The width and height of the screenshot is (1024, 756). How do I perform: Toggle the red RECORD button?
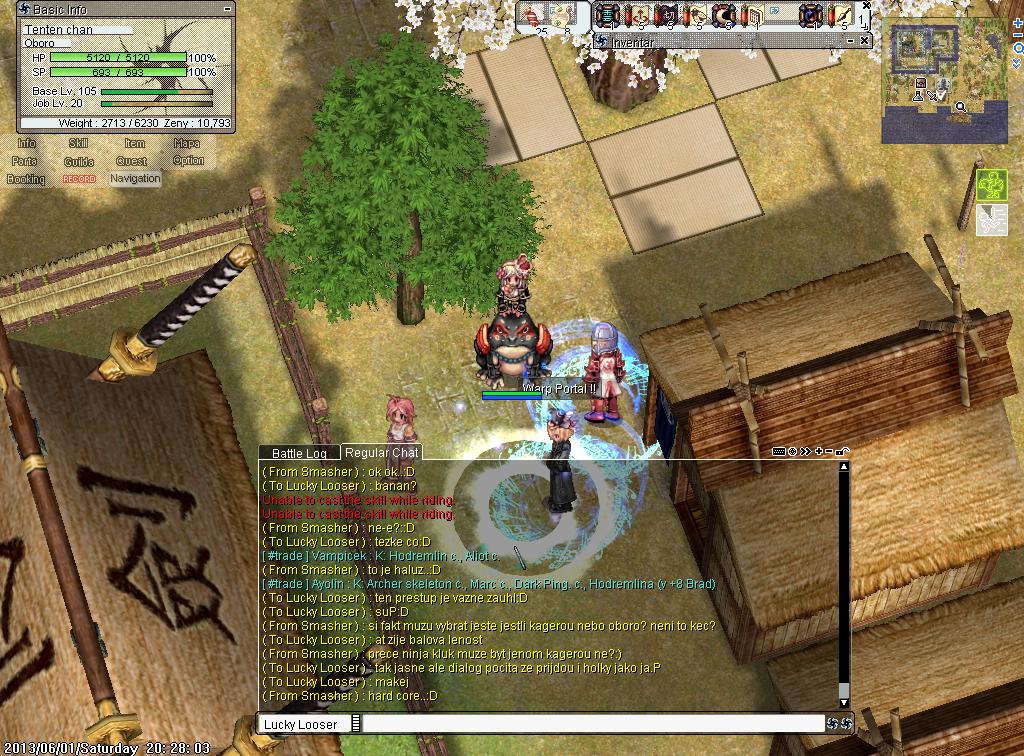[x=79, y=179]
